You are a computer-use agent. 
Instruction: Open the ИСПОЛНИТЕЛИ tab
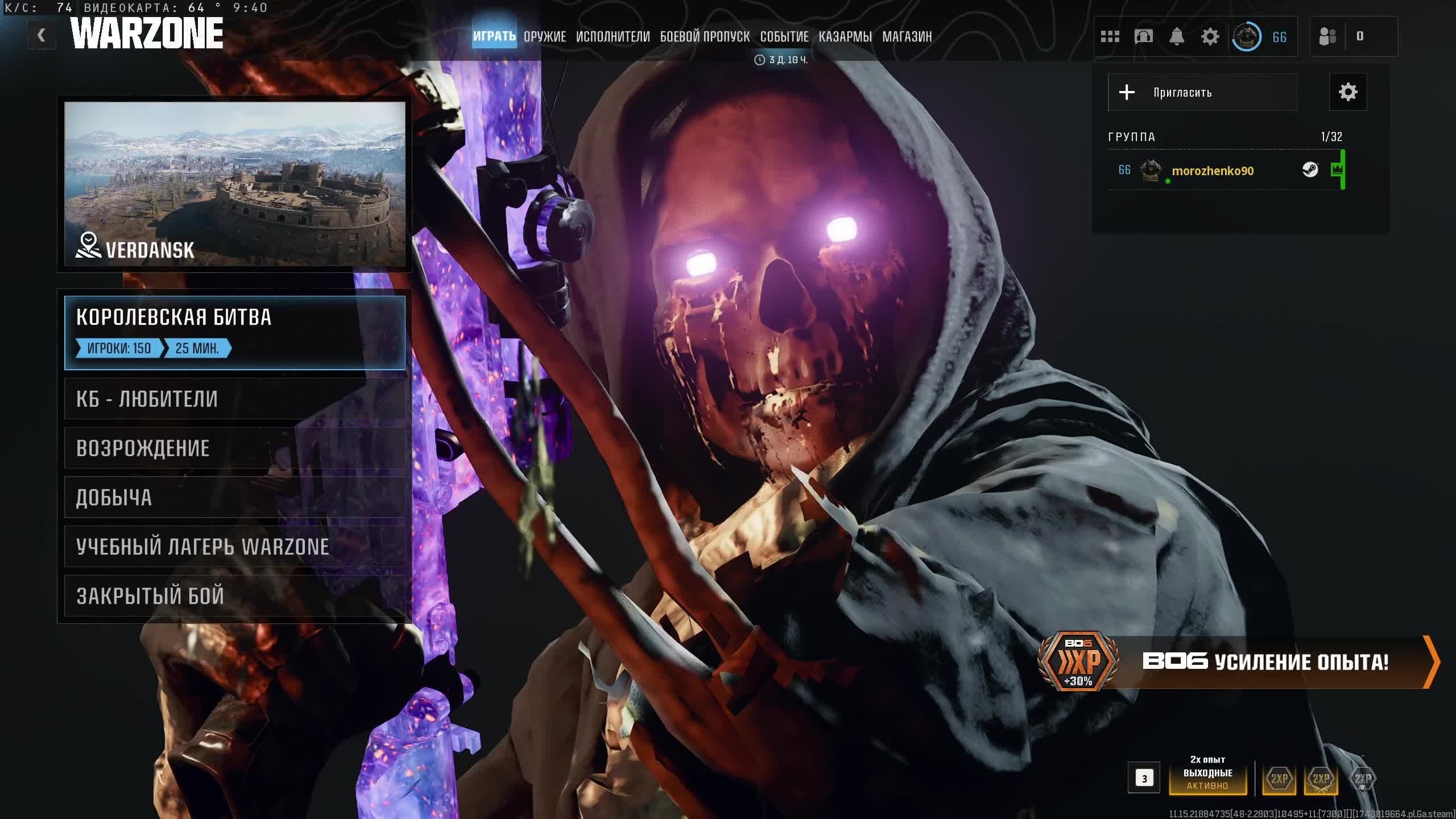(x=613, y=37)
